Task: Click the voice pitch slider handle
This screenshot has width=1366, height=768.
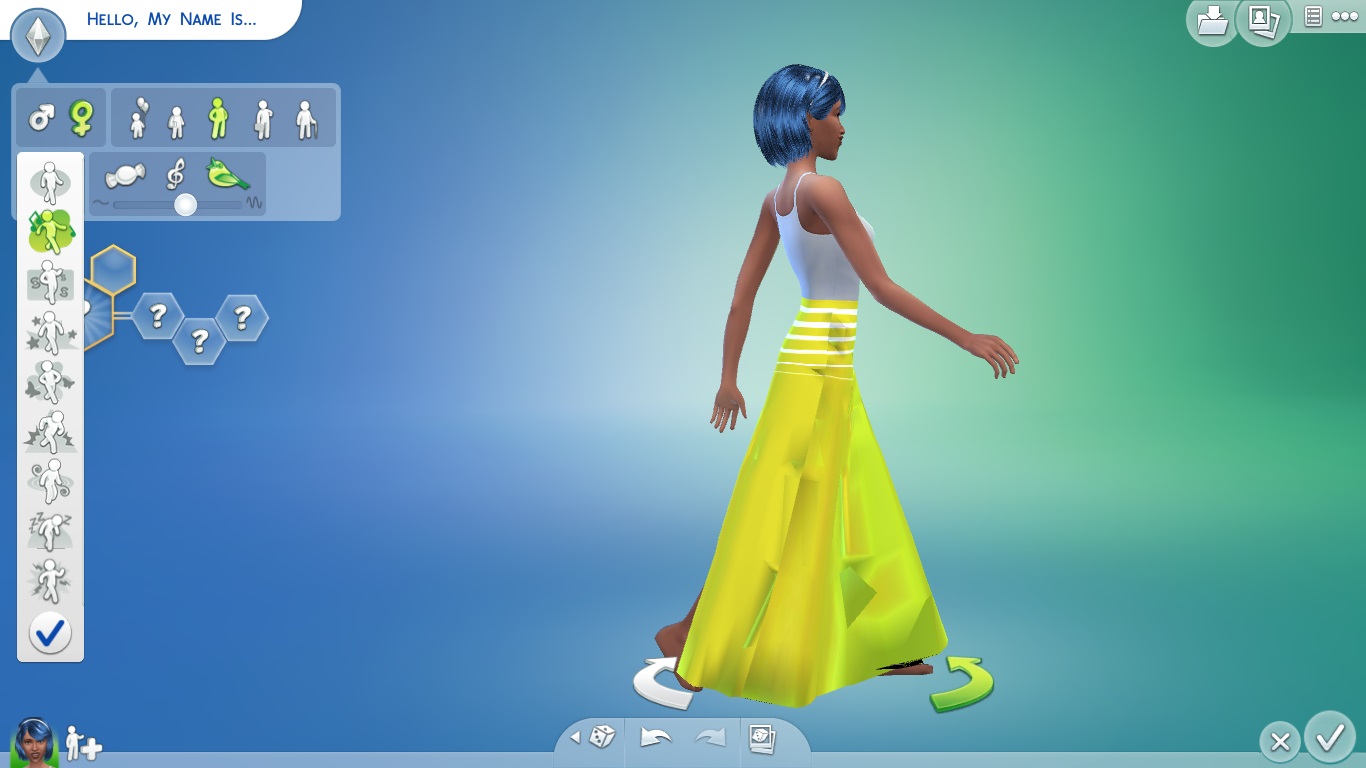Action: pyautogui.click(x=185, y=206)
